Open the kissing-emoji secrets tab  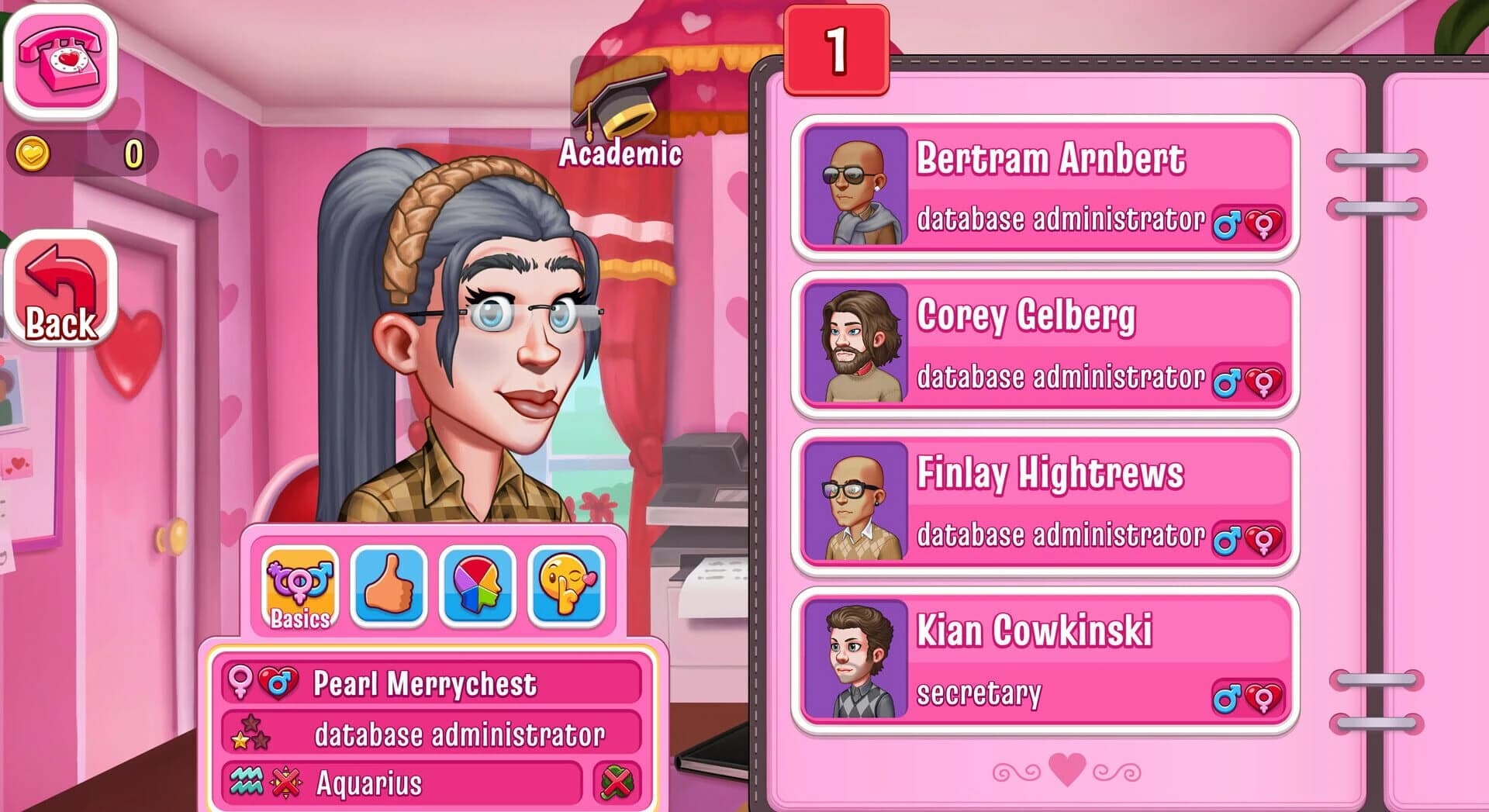pyautogui.click(x=564, y=586)
